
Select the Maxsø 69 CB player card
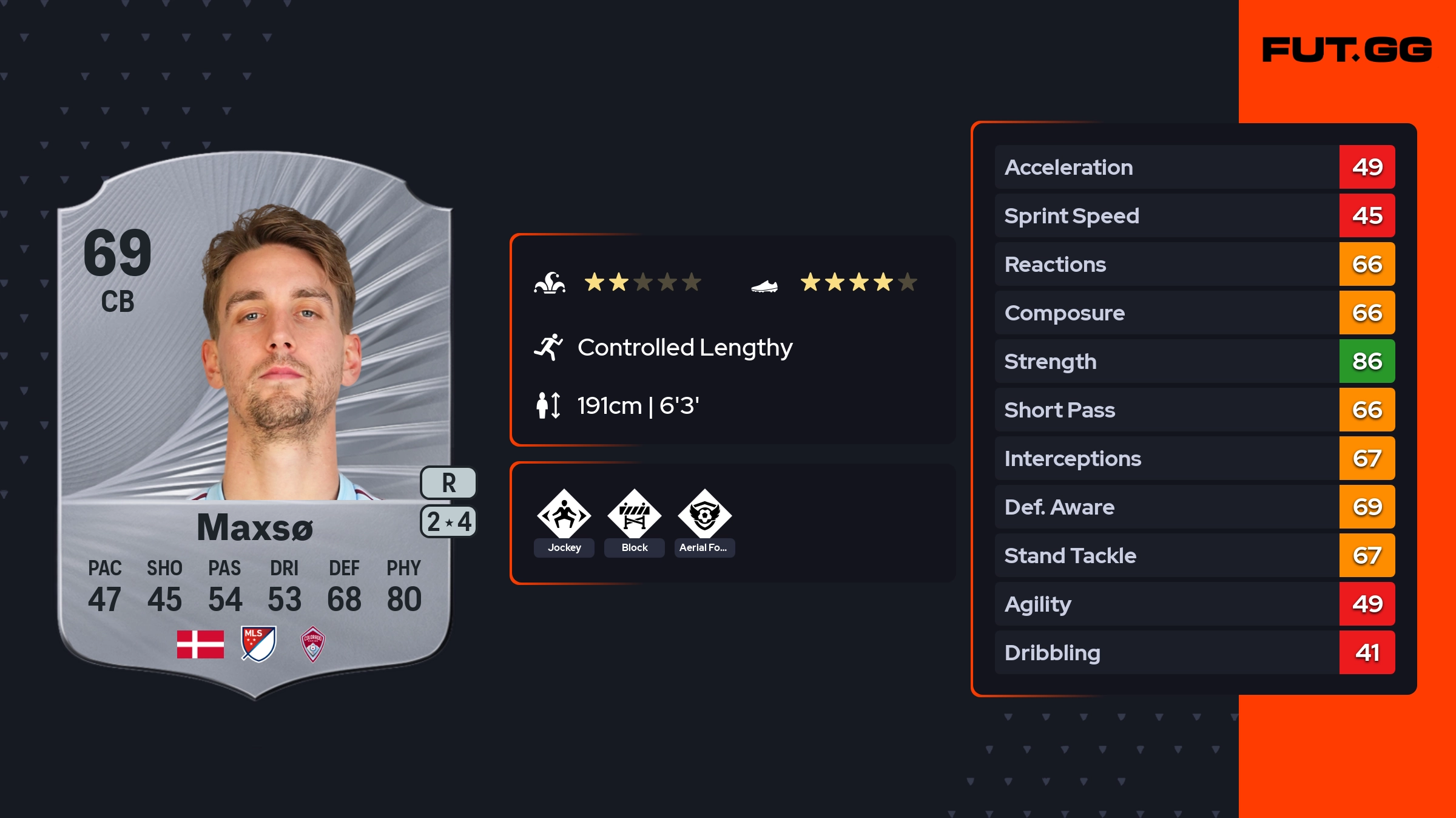pos(255,425)
